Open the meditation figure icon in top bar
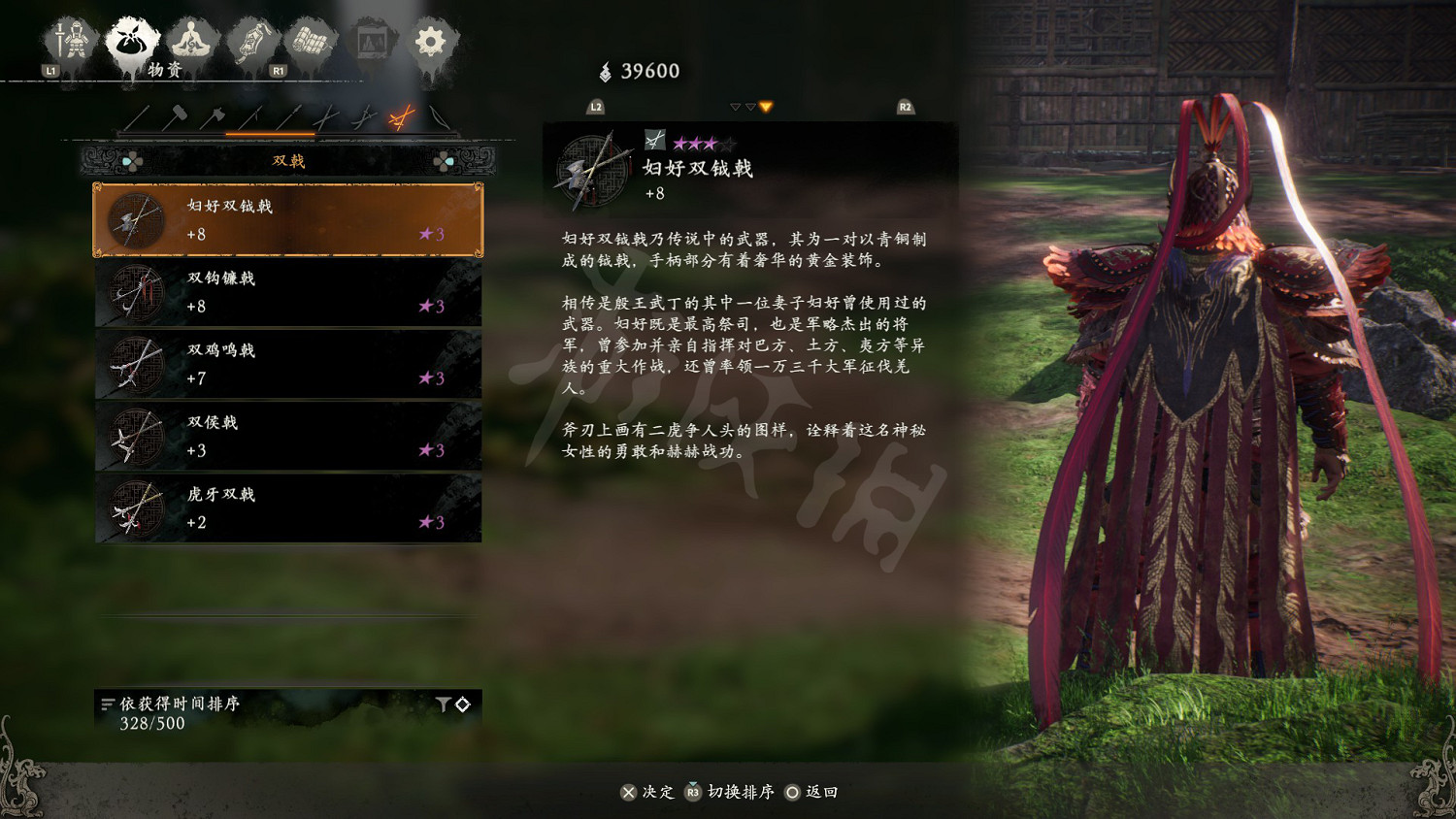Viewport: 1456px width, 819px height. click(x=191, y=37)
